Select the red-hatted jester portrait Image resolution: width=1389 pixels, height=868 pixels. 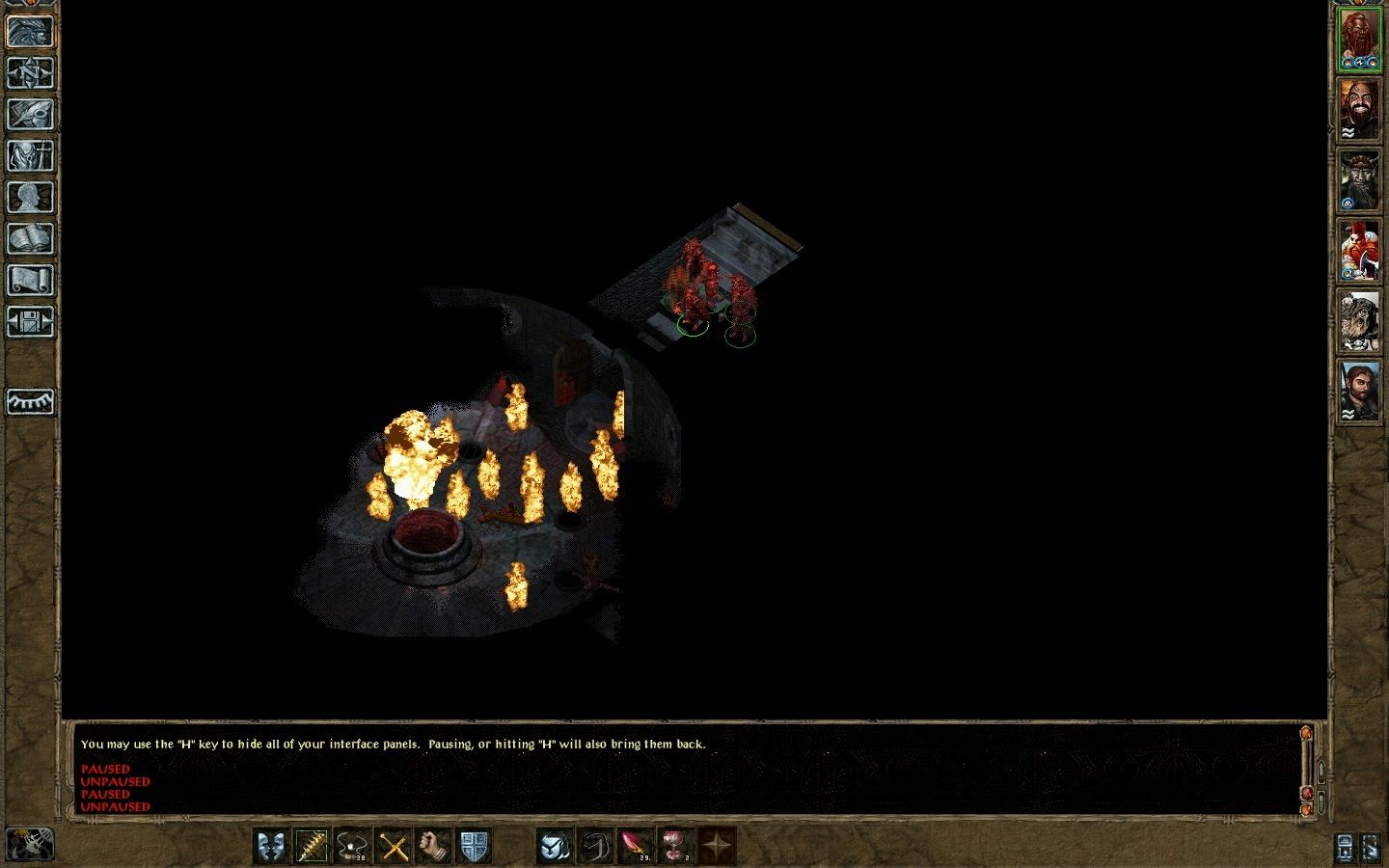pos(1359,251)
